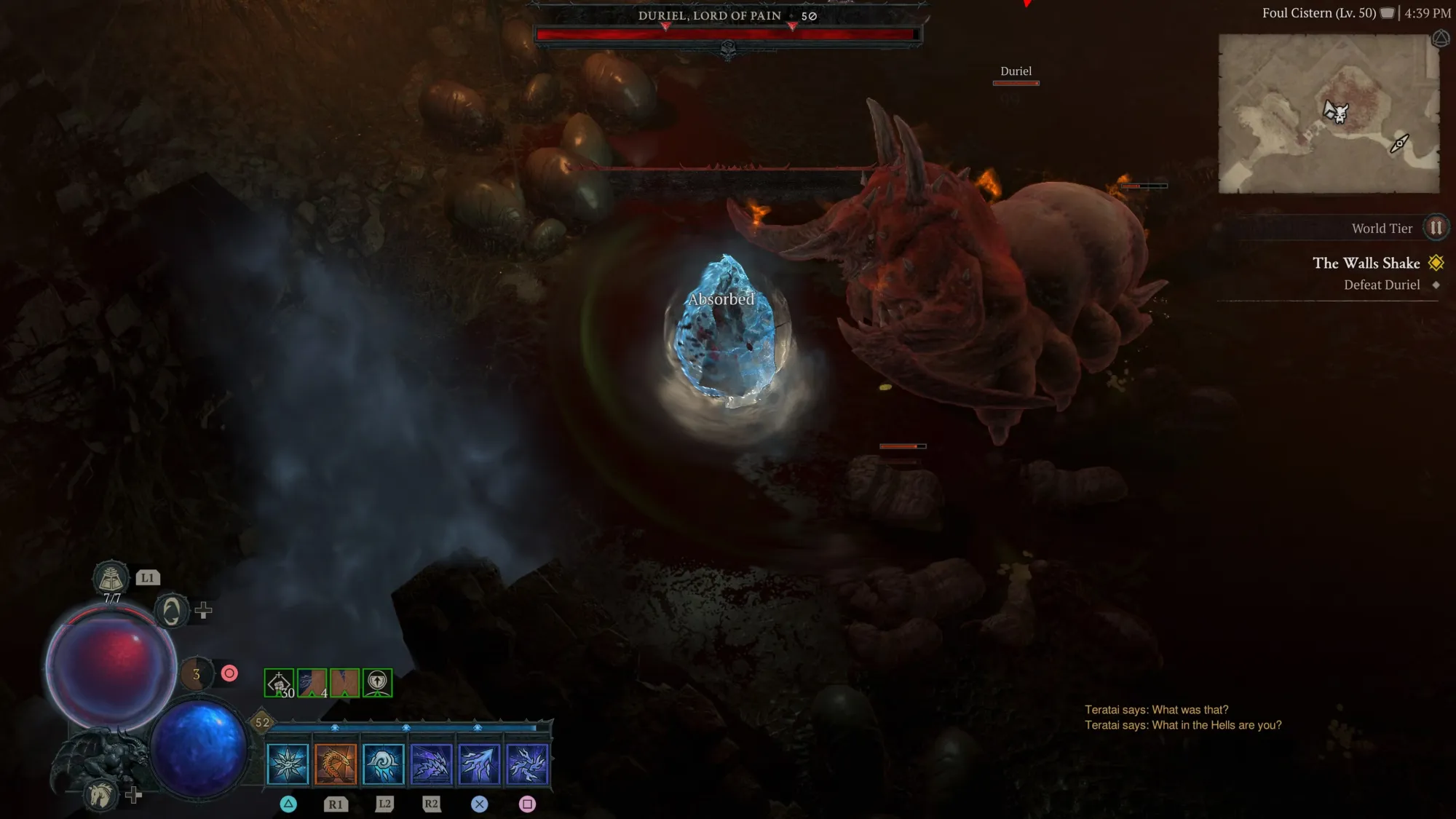The image size is (1456, 819).
Task: Cast the orange Hydra serpent skill
Action: point(336,764)
